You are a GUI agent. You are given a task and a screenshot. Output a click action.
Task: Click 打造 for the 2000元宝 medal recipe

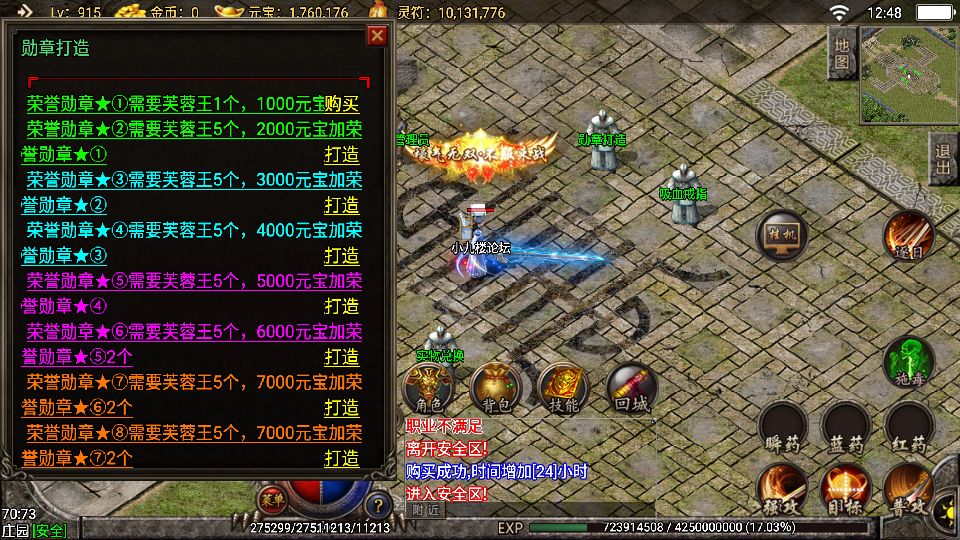point(341,155)
